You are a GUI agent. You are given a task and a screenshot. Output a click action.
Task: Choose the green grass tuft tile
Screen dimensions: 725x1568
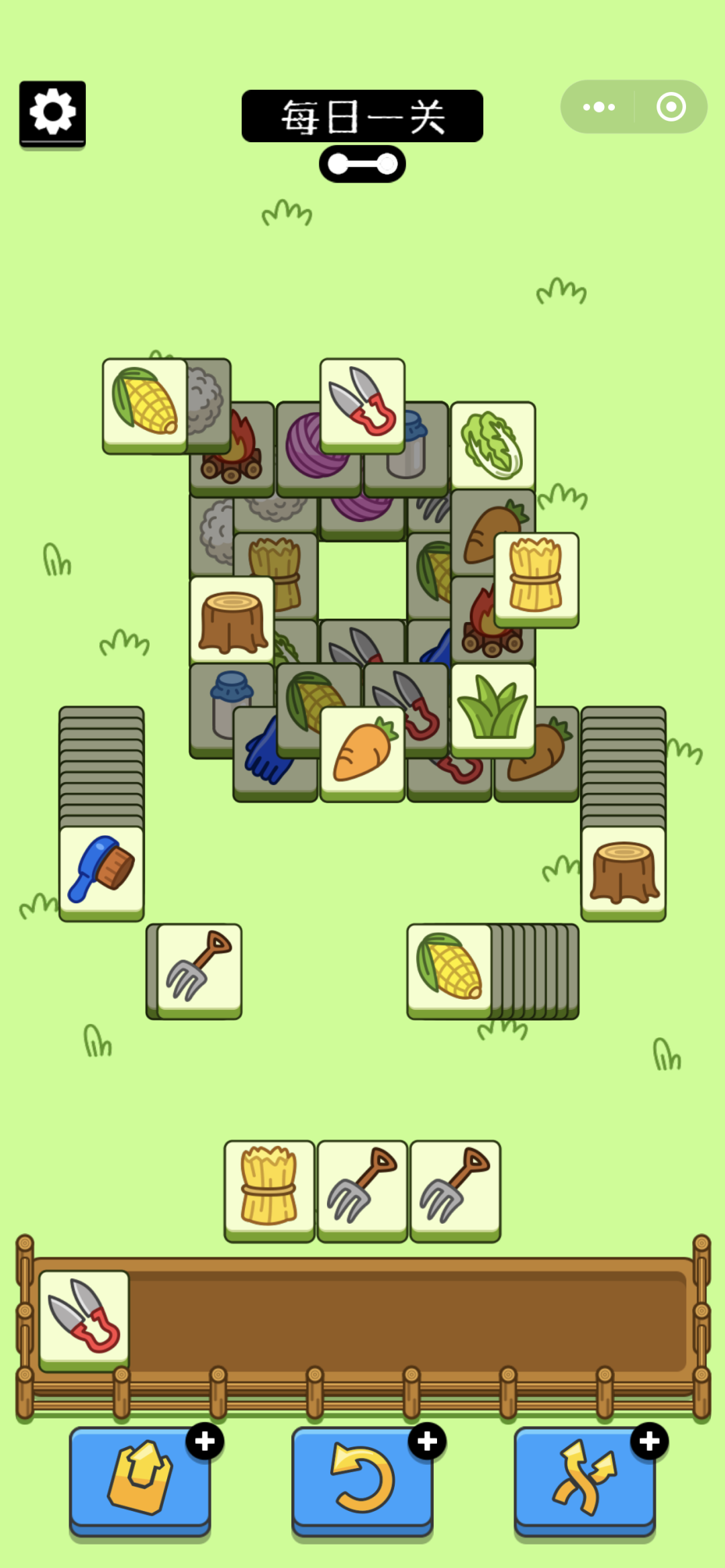click(493, 709)
